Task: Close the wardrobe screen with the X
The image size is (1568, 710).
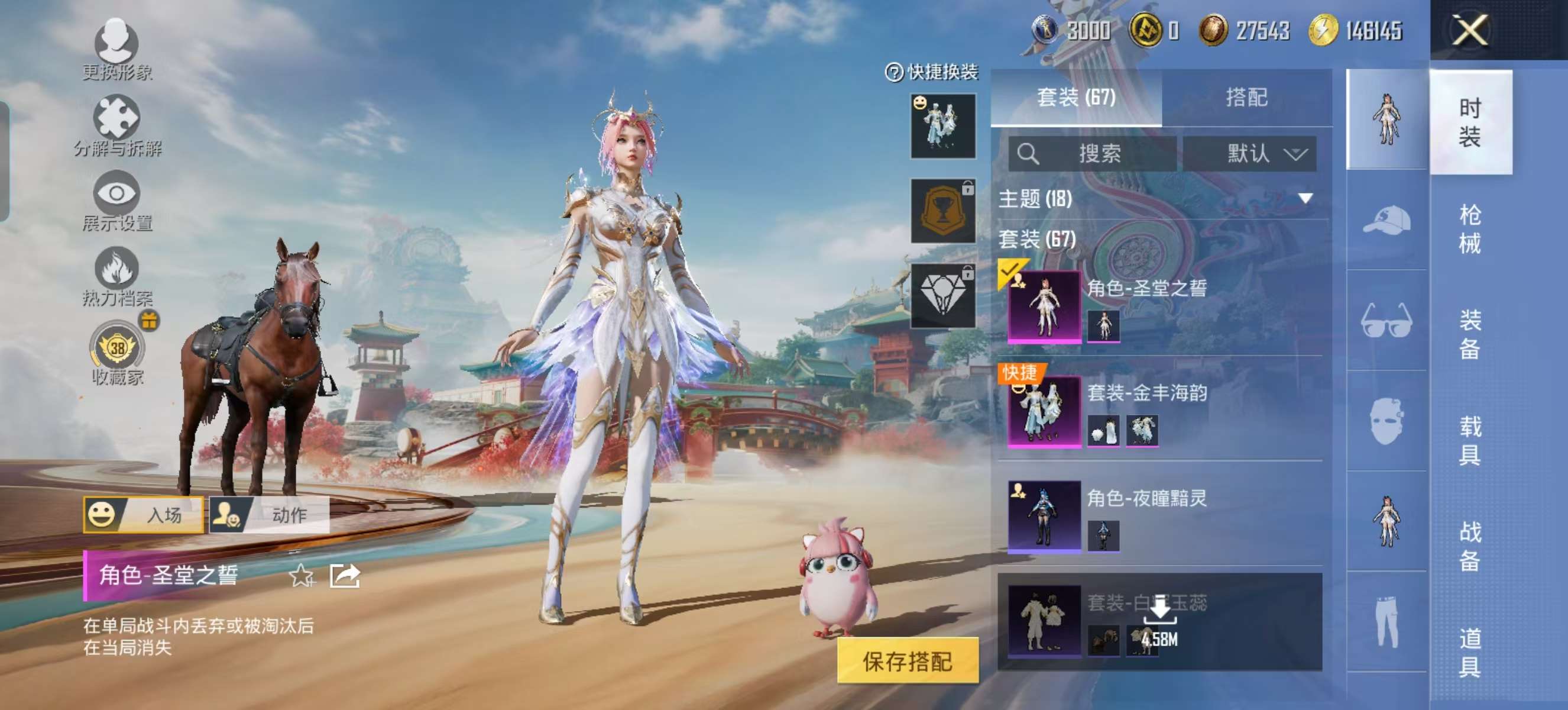Action: coord(1470,30)
